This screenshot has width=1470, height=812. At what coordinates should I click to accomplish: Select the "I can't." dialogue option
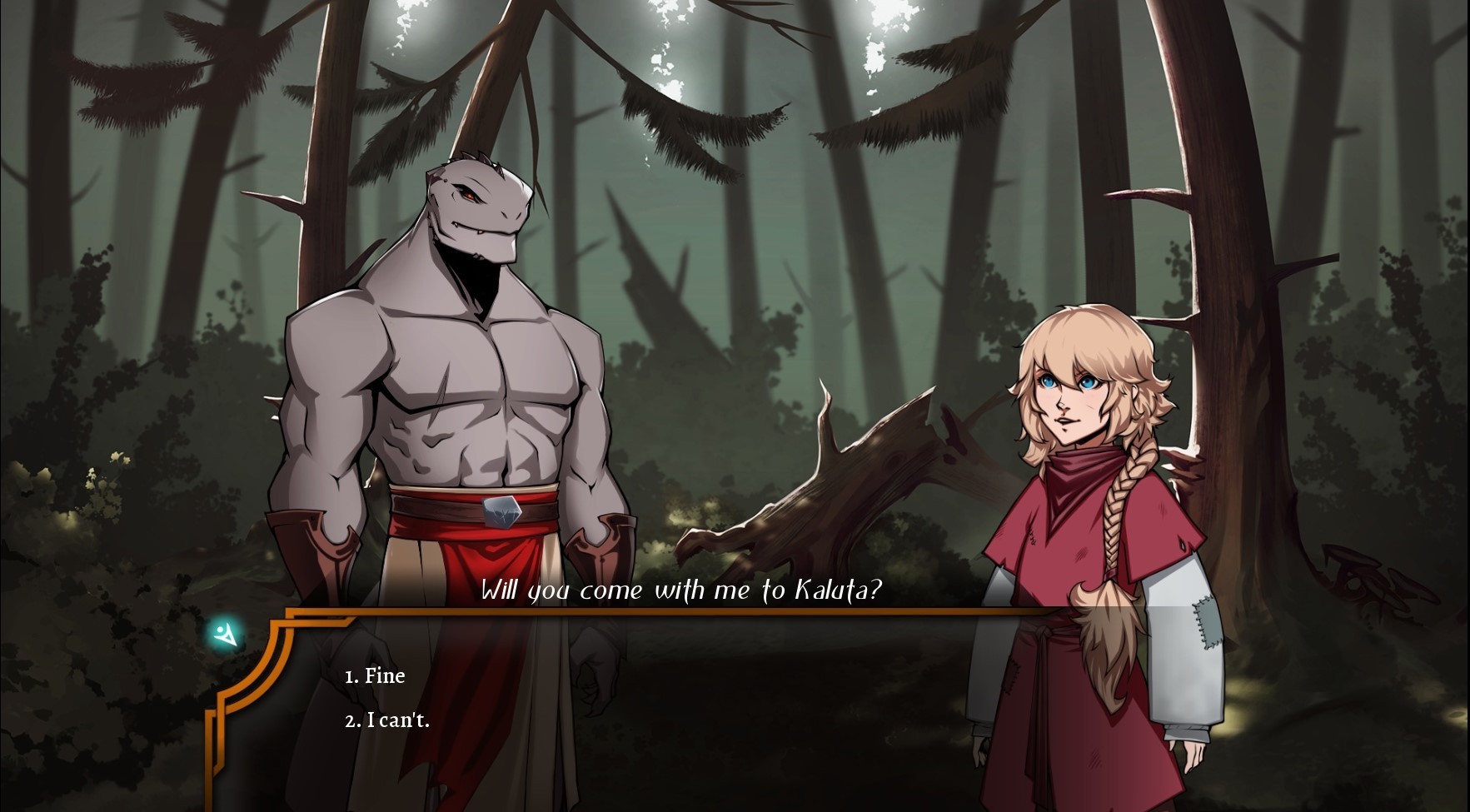pyautogui.click(x=387, y=720)
